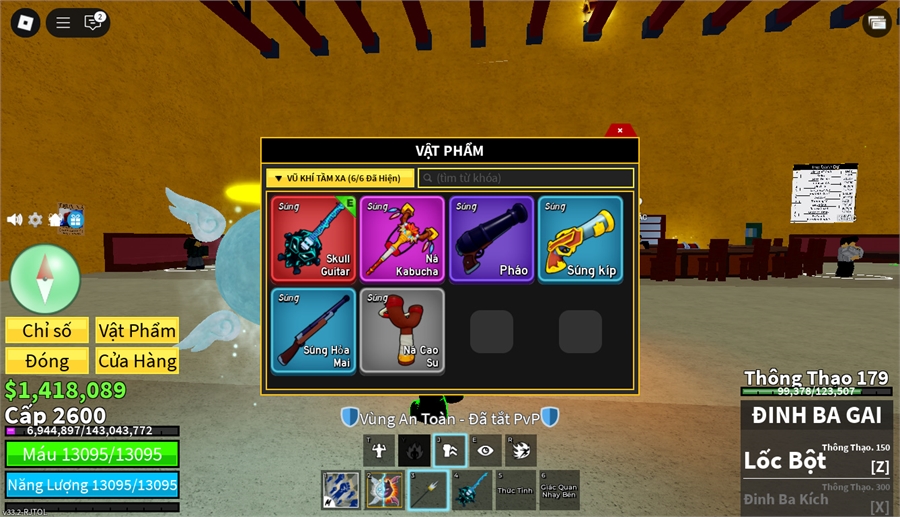The height and width of the screenshot is (517, 900).
Task: Choose the Ná Cao Su slingshot
Action: 402,330
